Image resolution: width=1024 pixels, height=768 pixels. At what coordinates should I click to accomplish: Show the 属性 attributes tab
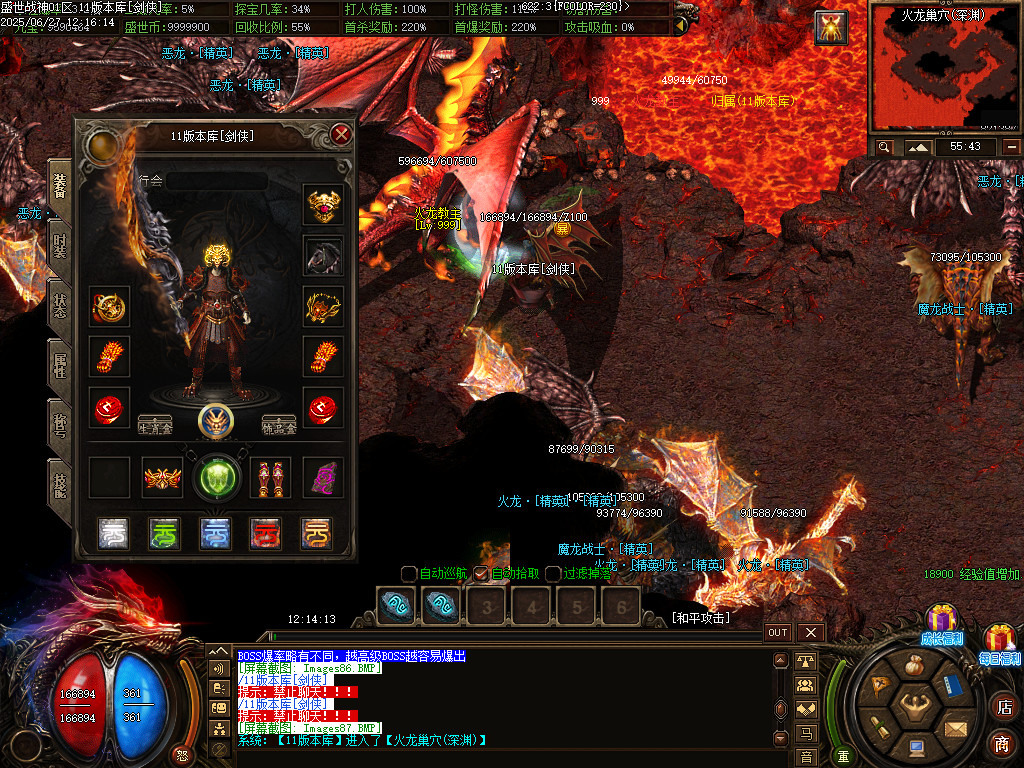click(59, 366)
